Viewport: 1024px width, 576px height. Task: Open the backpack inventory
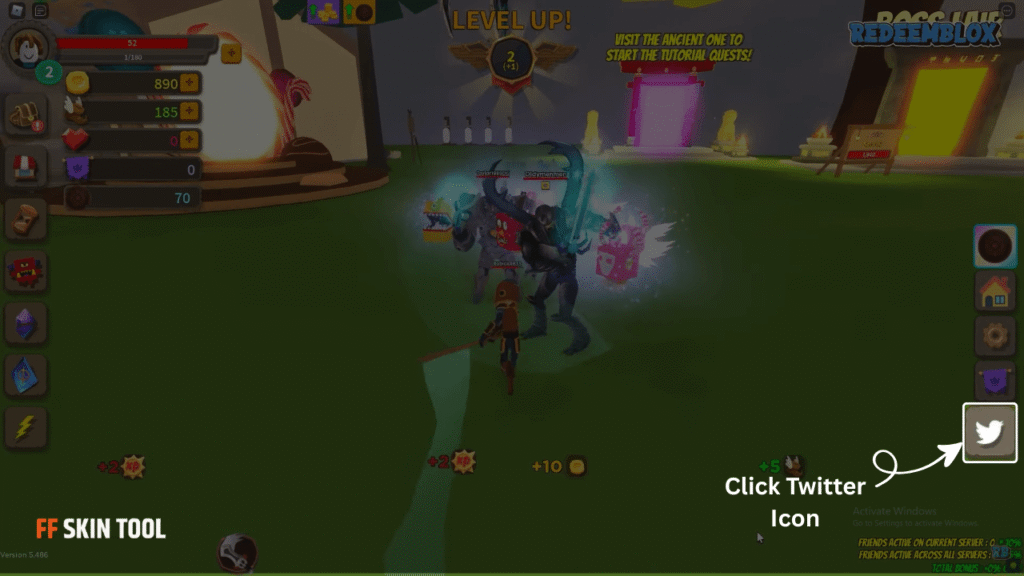pos(26,116)
